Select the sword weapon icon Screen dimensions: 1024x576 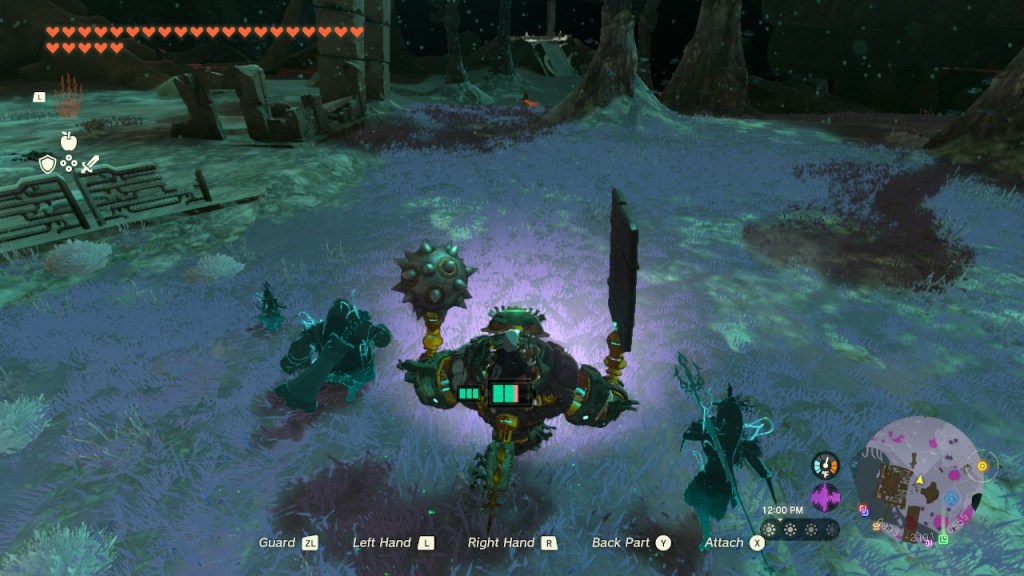[x=90, y=164]
